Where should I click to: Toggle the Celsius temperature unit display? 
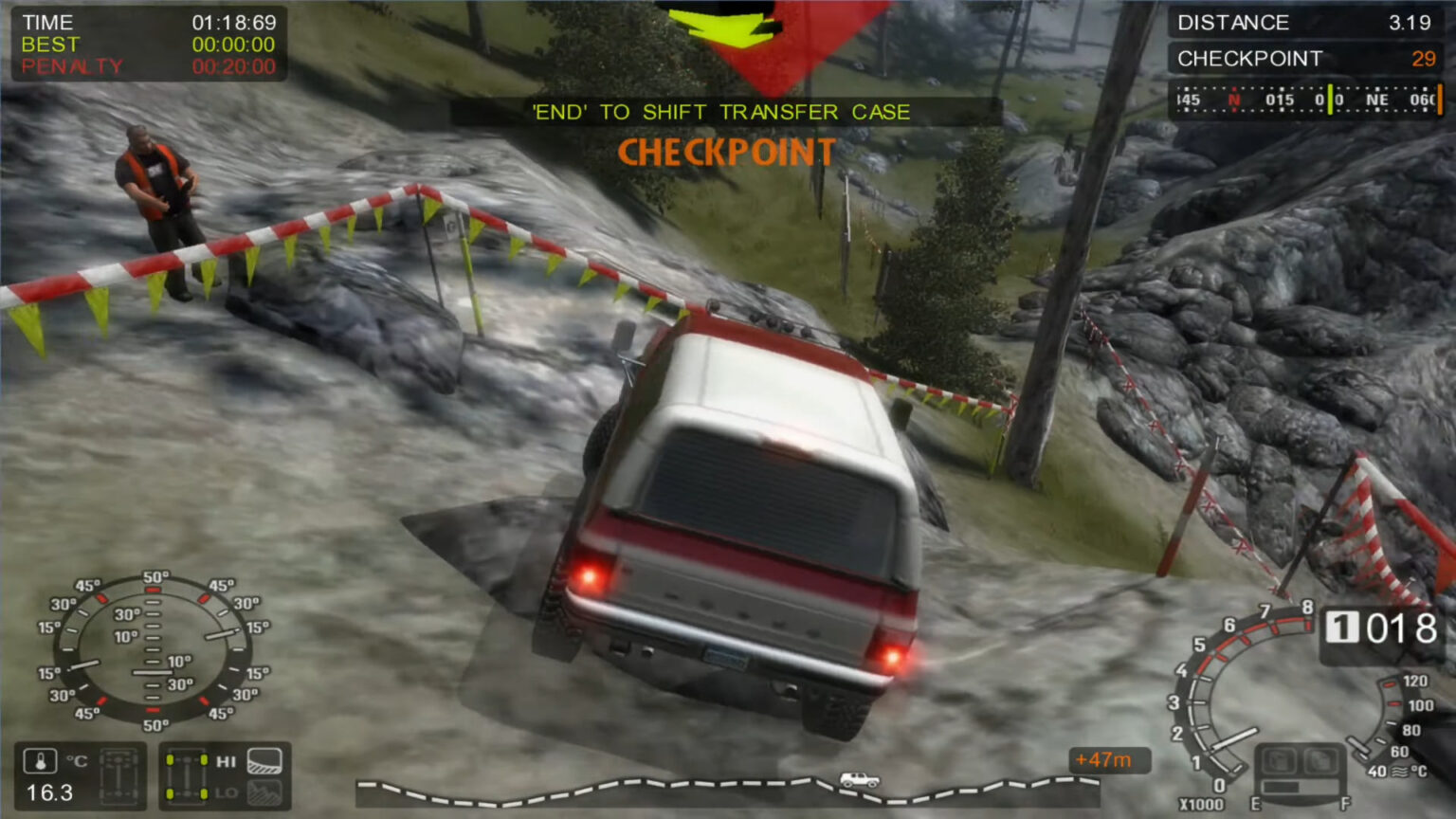(x=76, y=759)
